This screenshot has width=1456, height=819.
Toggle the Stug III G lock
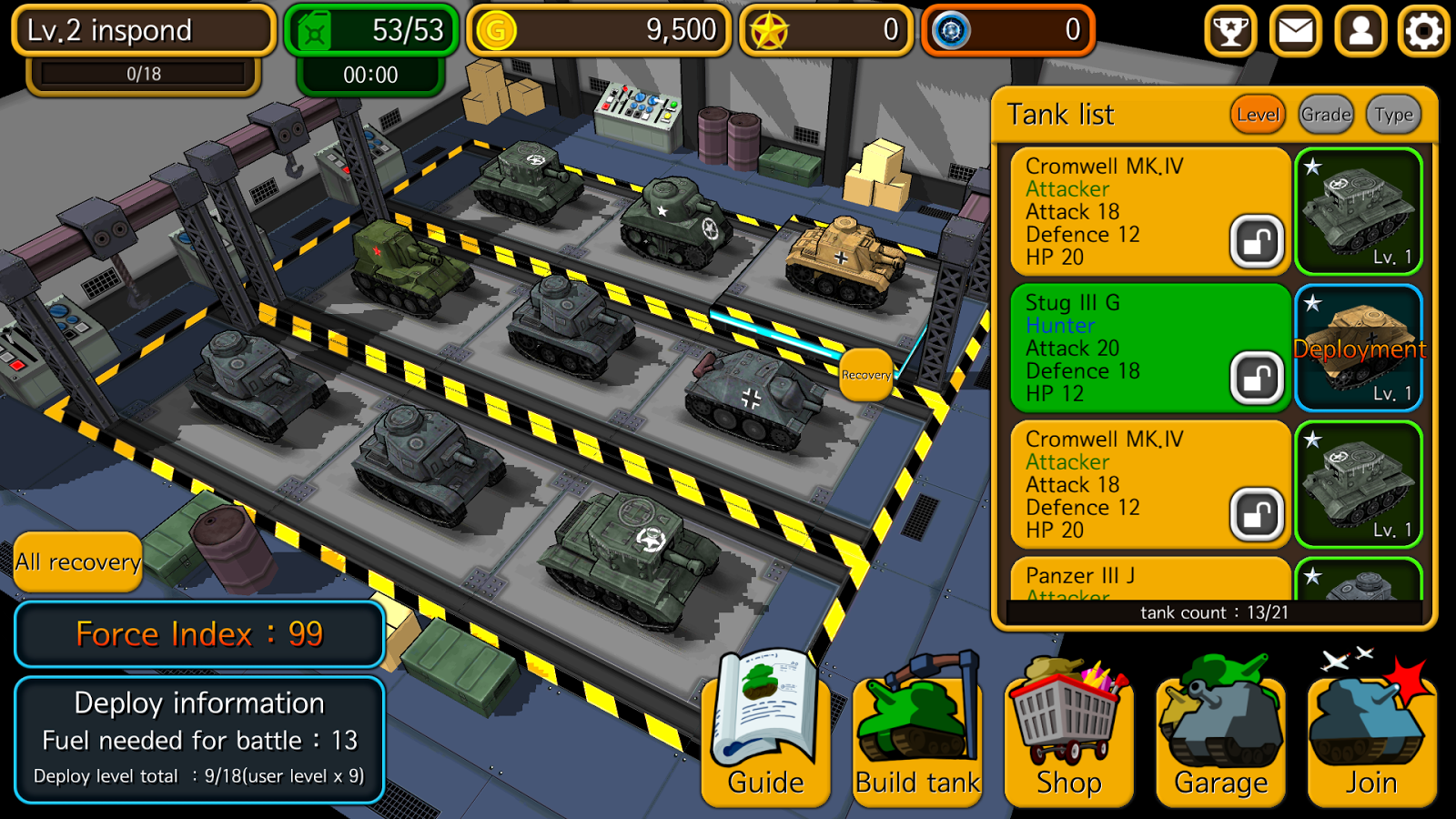click(1259, 377)
